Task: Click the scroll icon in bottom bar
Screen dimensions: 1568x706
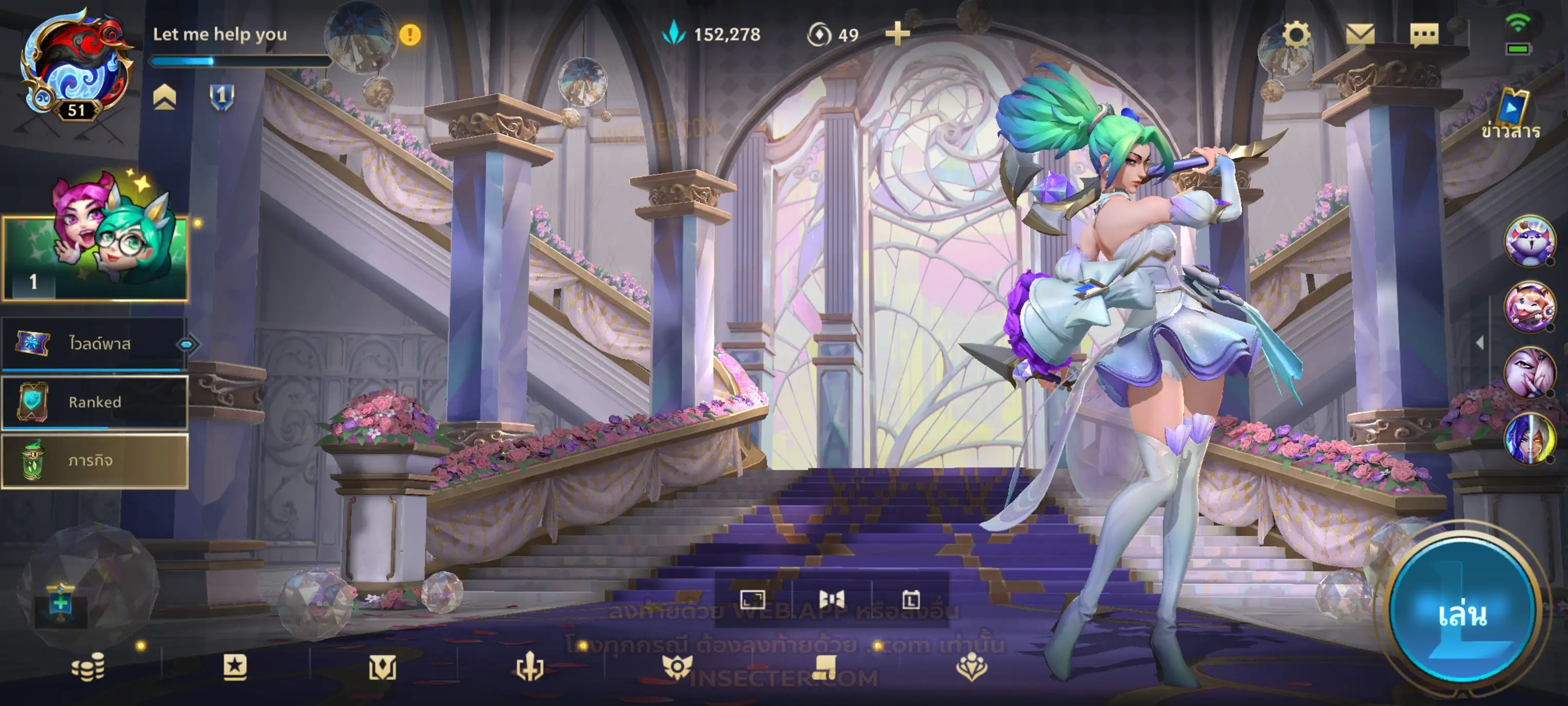Action: click(825, 667)
